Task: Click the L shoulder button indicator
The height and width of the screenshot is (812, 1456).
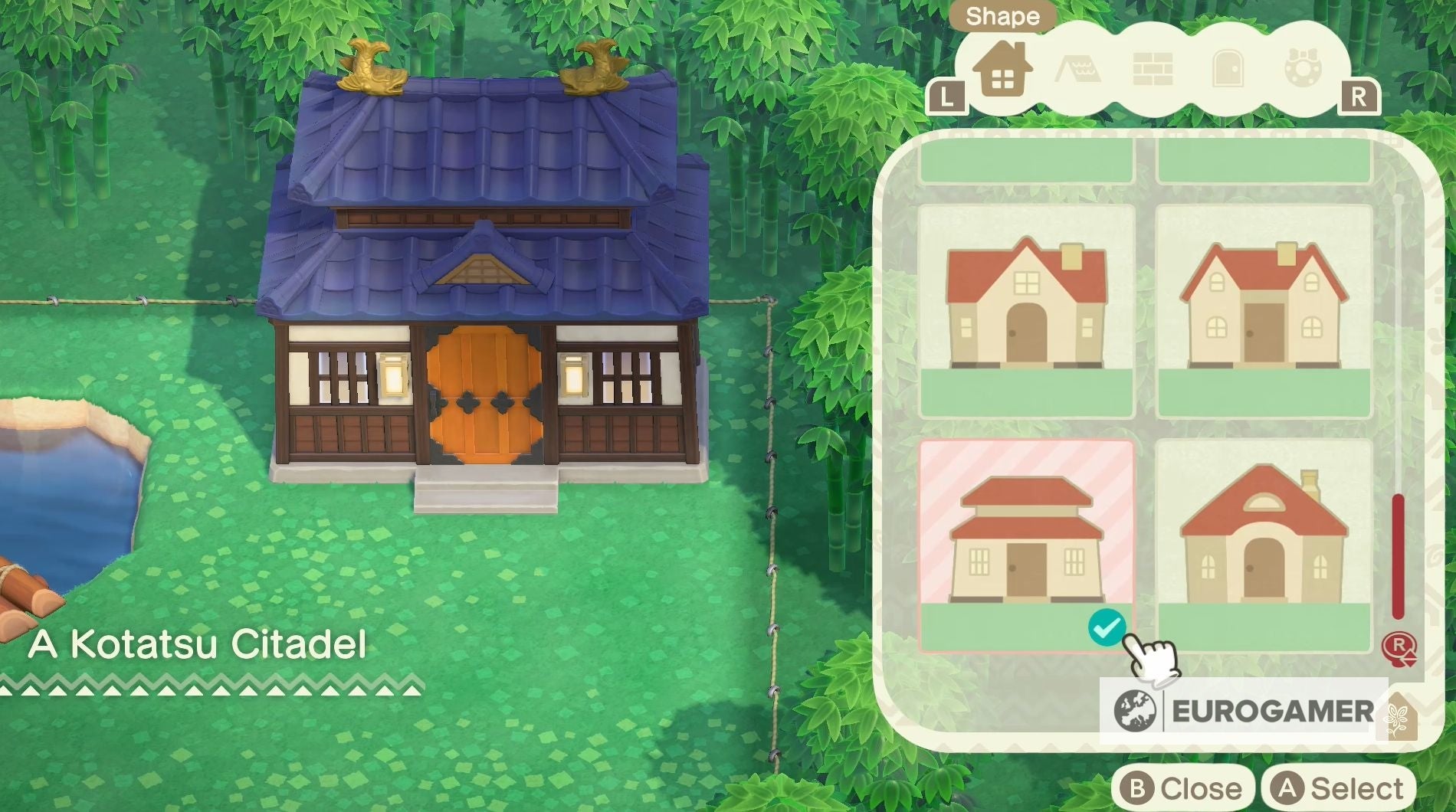Action: [x=948, y=96]
